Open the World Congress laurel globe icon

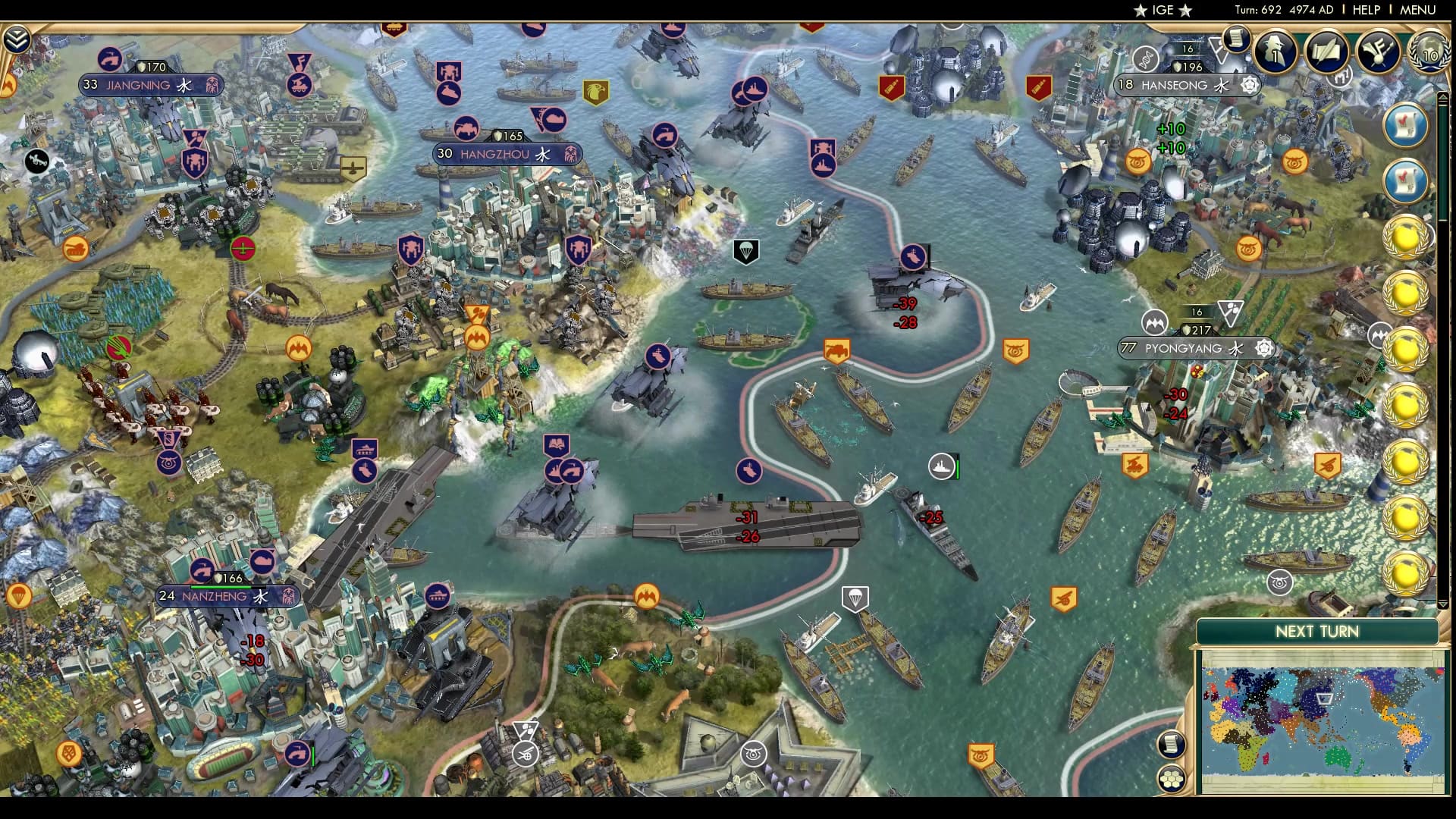(x=1430, y=55)
